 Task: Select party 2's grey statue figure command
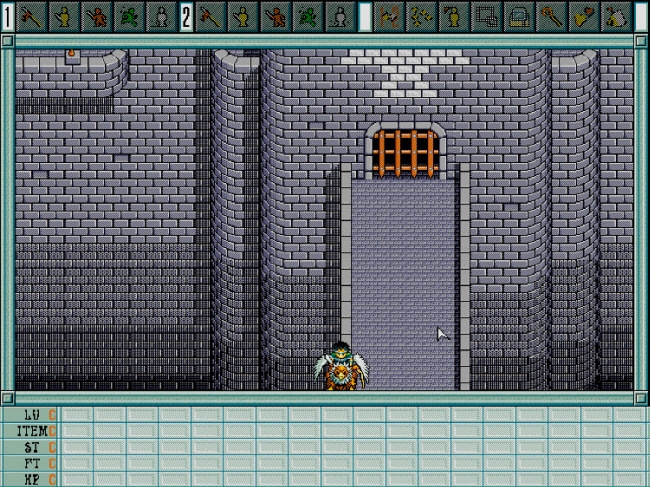point(339,15)
